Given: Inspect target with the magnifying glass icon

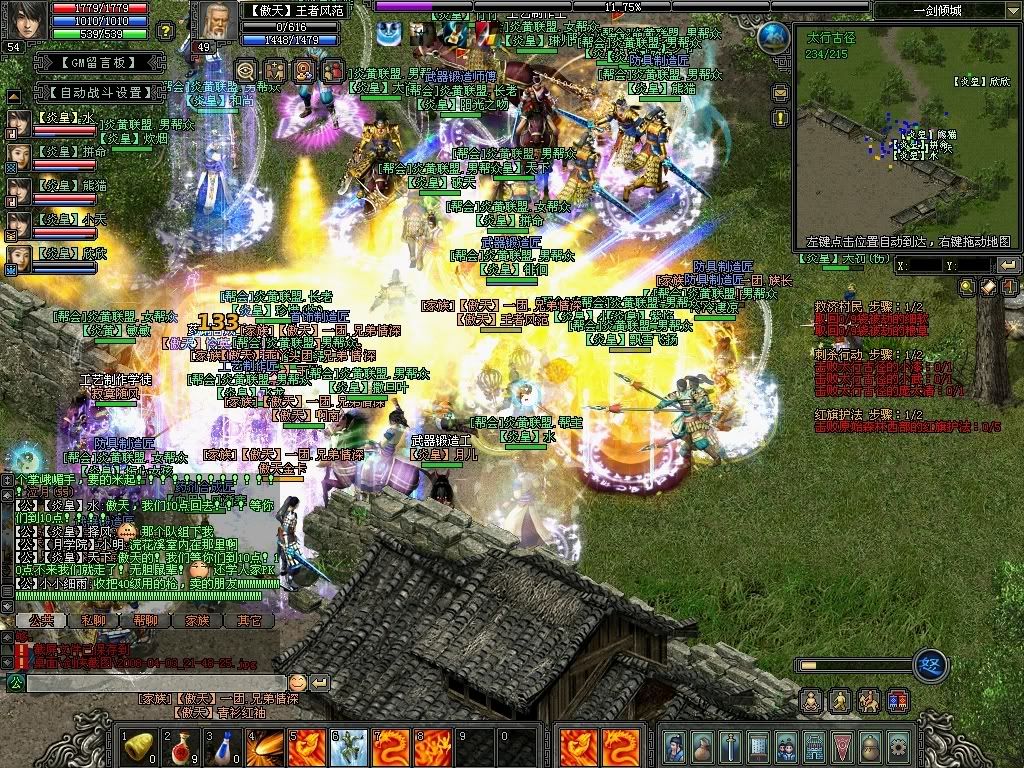Looking at the screenshot, I should click(x=246, y=70).
